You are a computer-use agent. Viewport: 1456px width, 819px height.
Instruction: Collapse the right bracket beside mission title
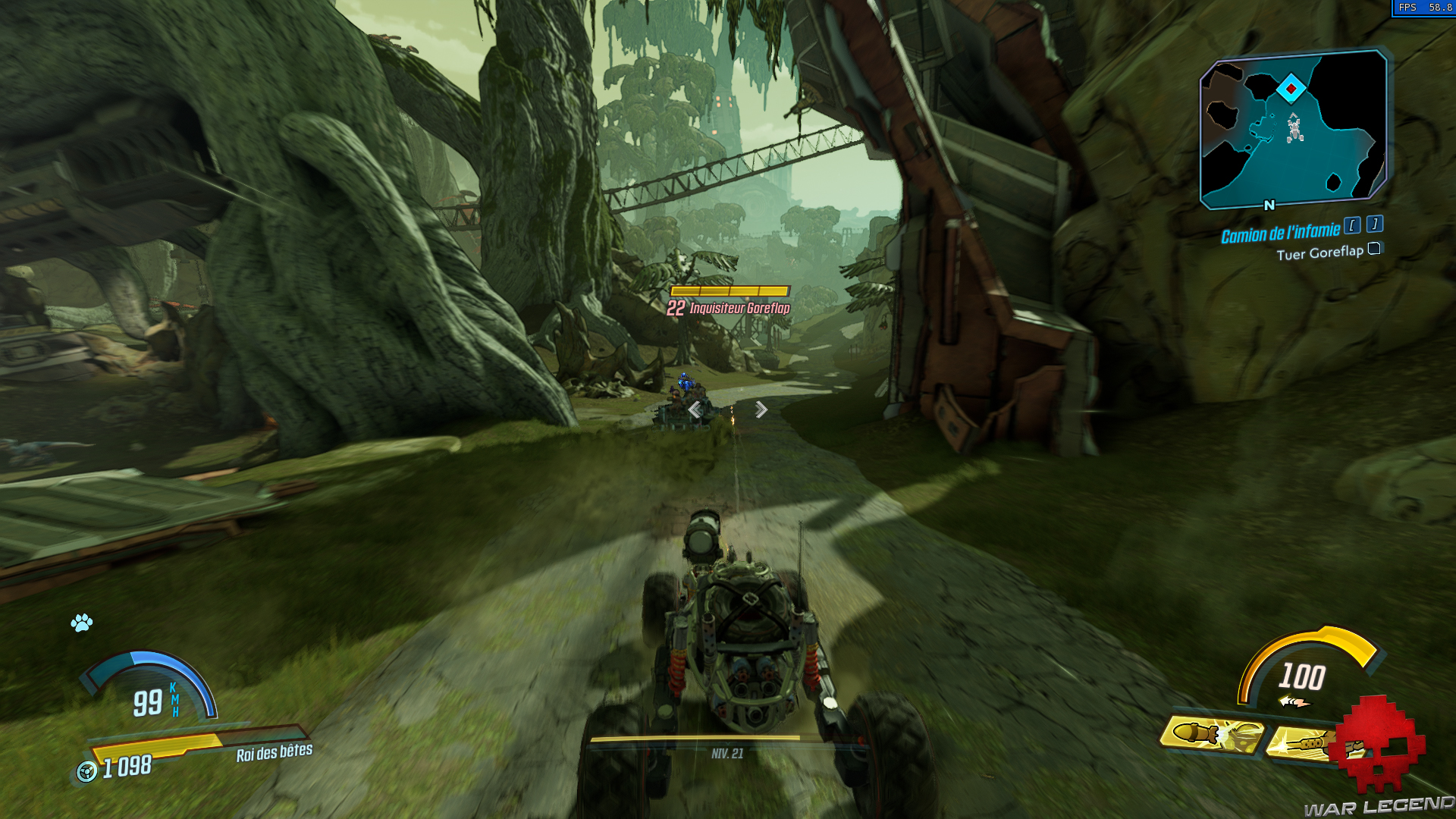coord(1373,224)
